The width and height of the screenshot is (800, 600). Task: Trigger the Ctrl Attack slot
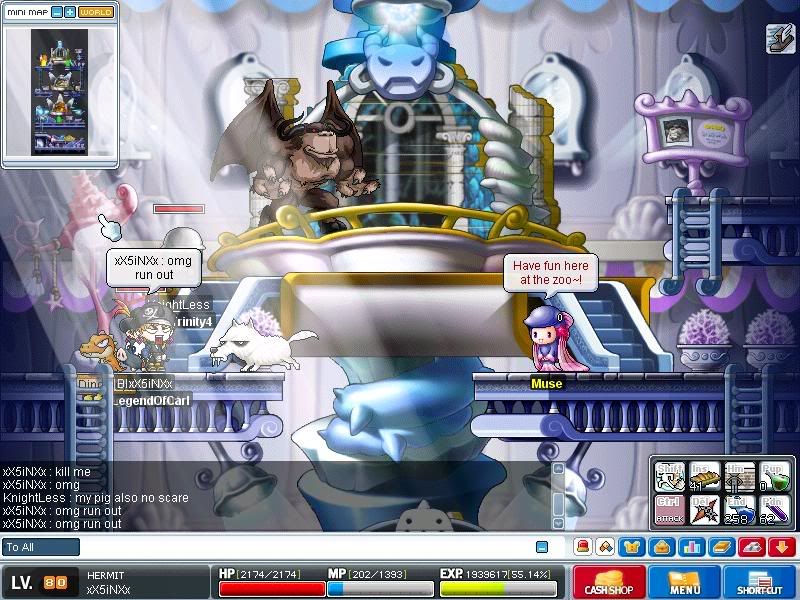(x=669, y=510)
